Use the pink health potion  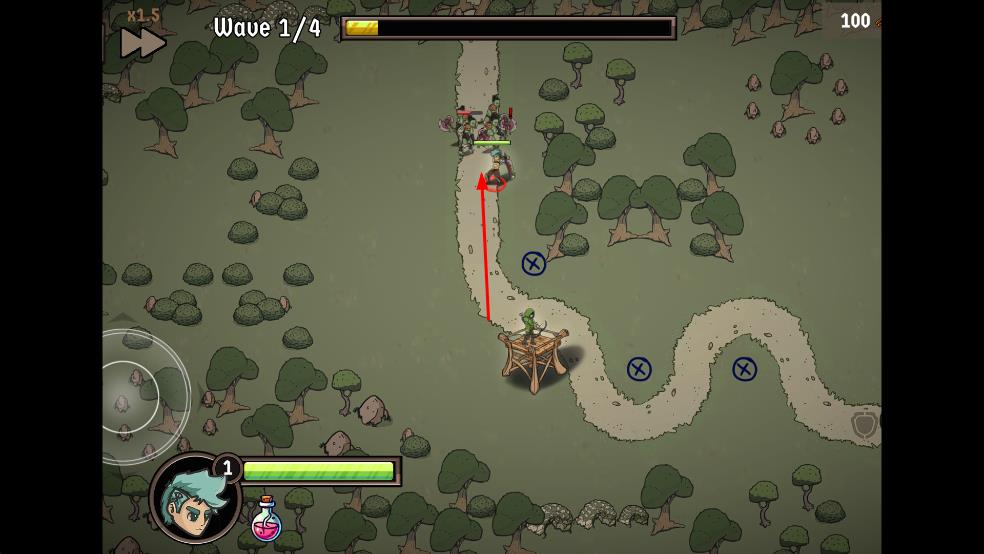coord(265,521)
